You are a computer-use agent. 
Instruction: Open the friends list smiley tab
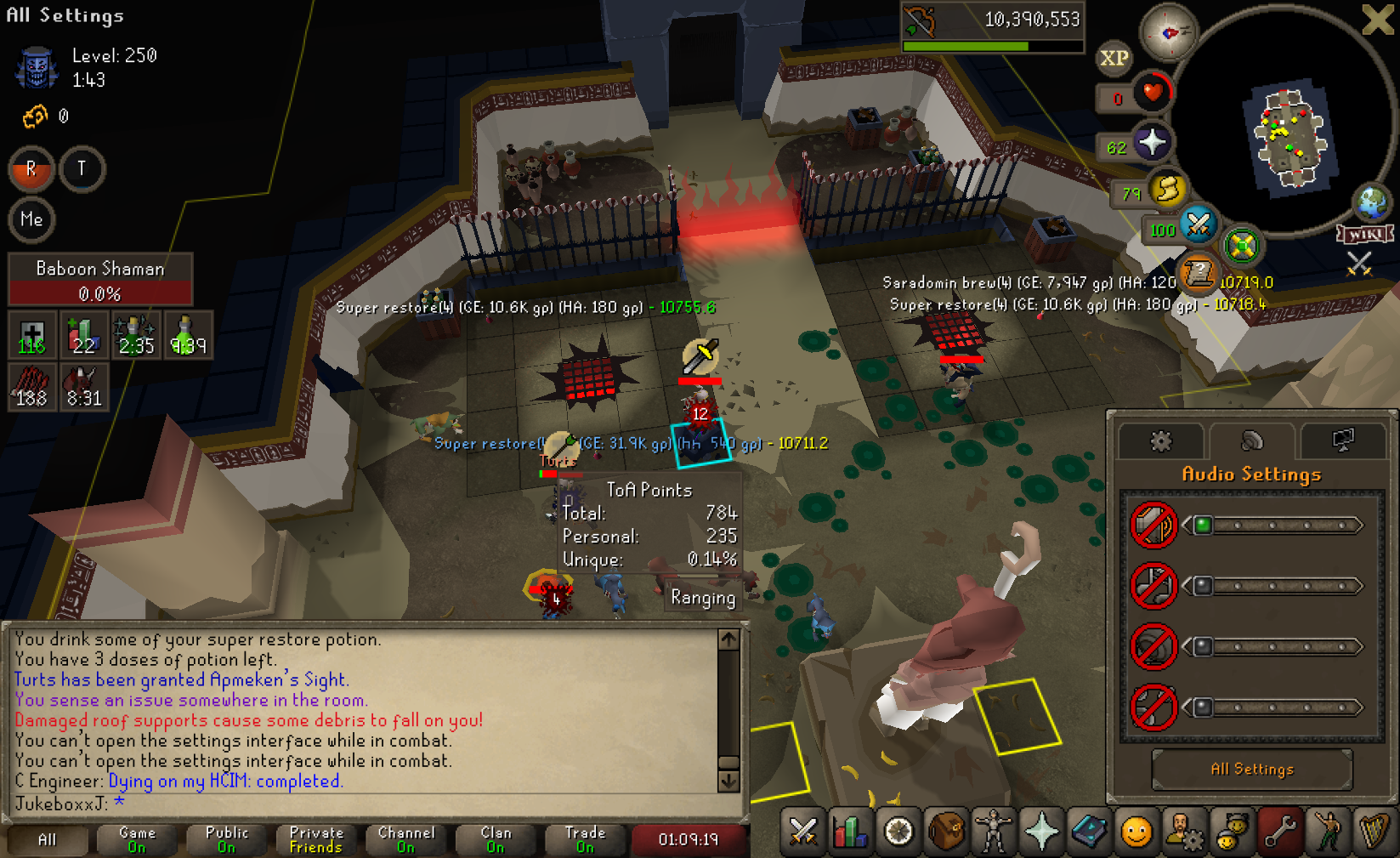coord(1136,832)
